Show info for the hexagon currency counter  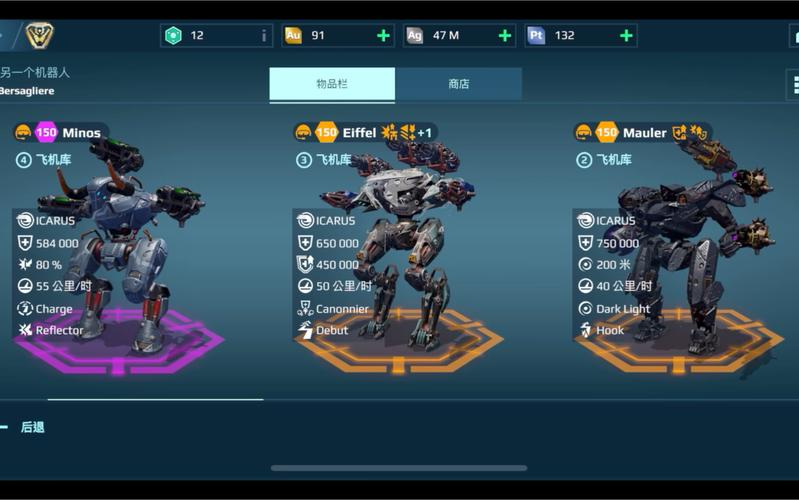coord(264,36)
